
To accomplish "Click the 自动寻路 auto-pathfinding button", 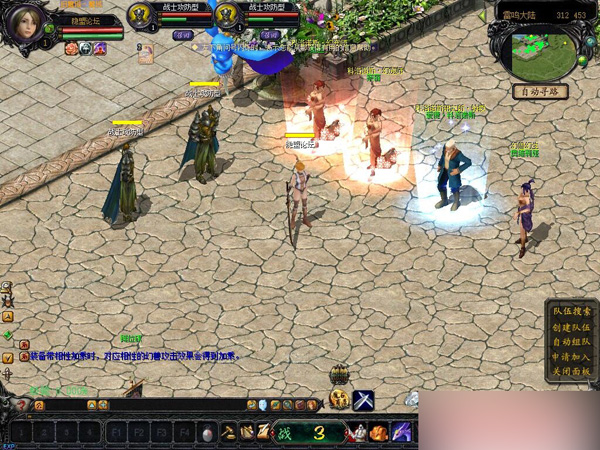I will coord(540,91).
